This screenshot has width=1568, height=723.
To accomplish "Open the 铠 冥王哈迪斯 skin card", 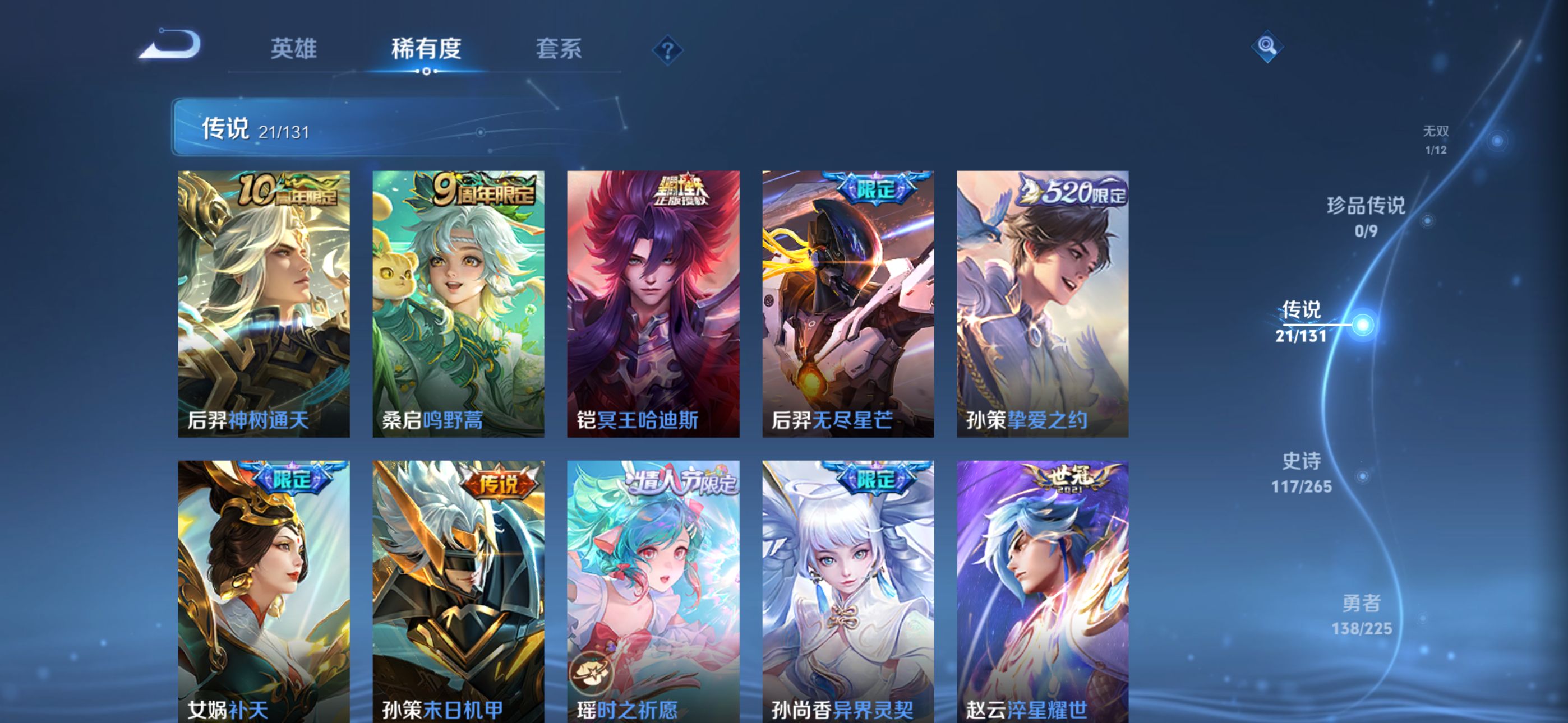I will 653,304.
